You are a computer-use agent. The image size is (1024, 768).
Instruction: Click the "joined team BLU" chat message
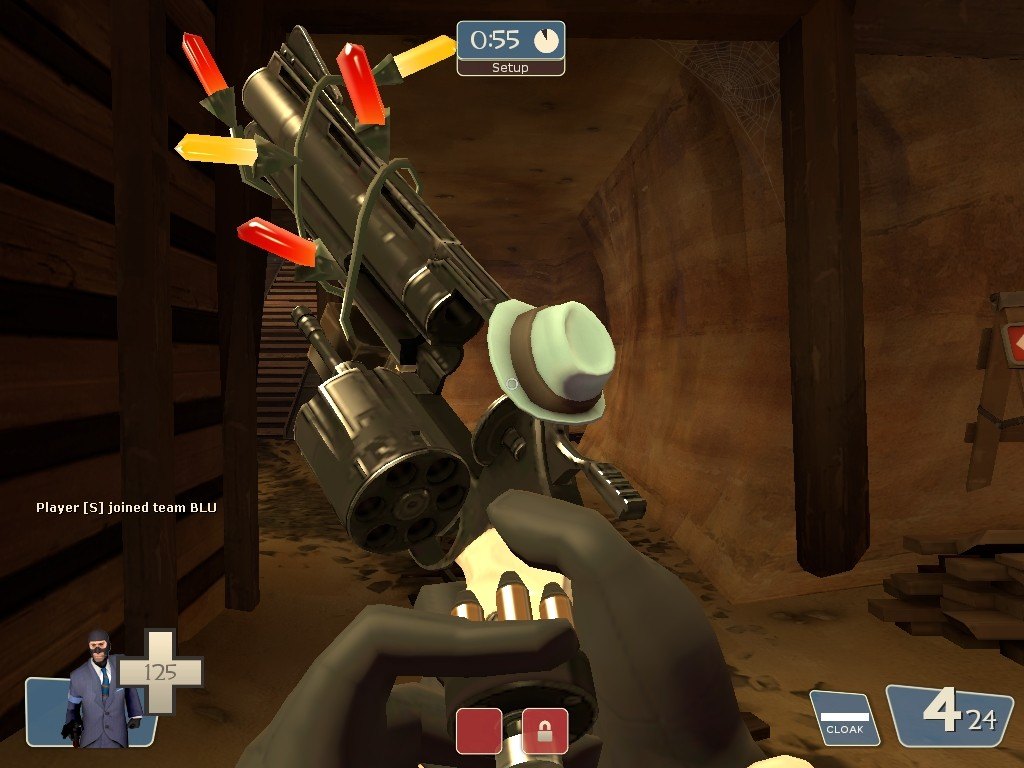point(126,508)
